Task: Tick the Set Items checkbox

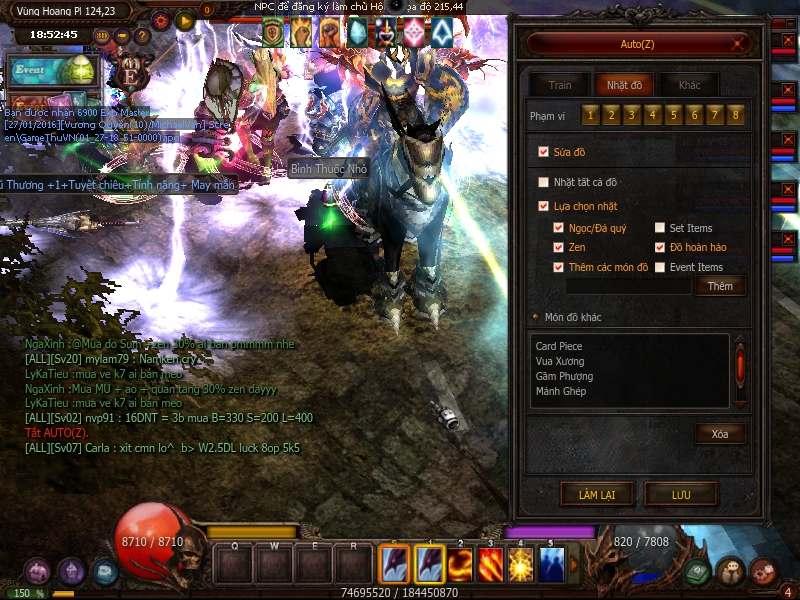Action: 660,228
